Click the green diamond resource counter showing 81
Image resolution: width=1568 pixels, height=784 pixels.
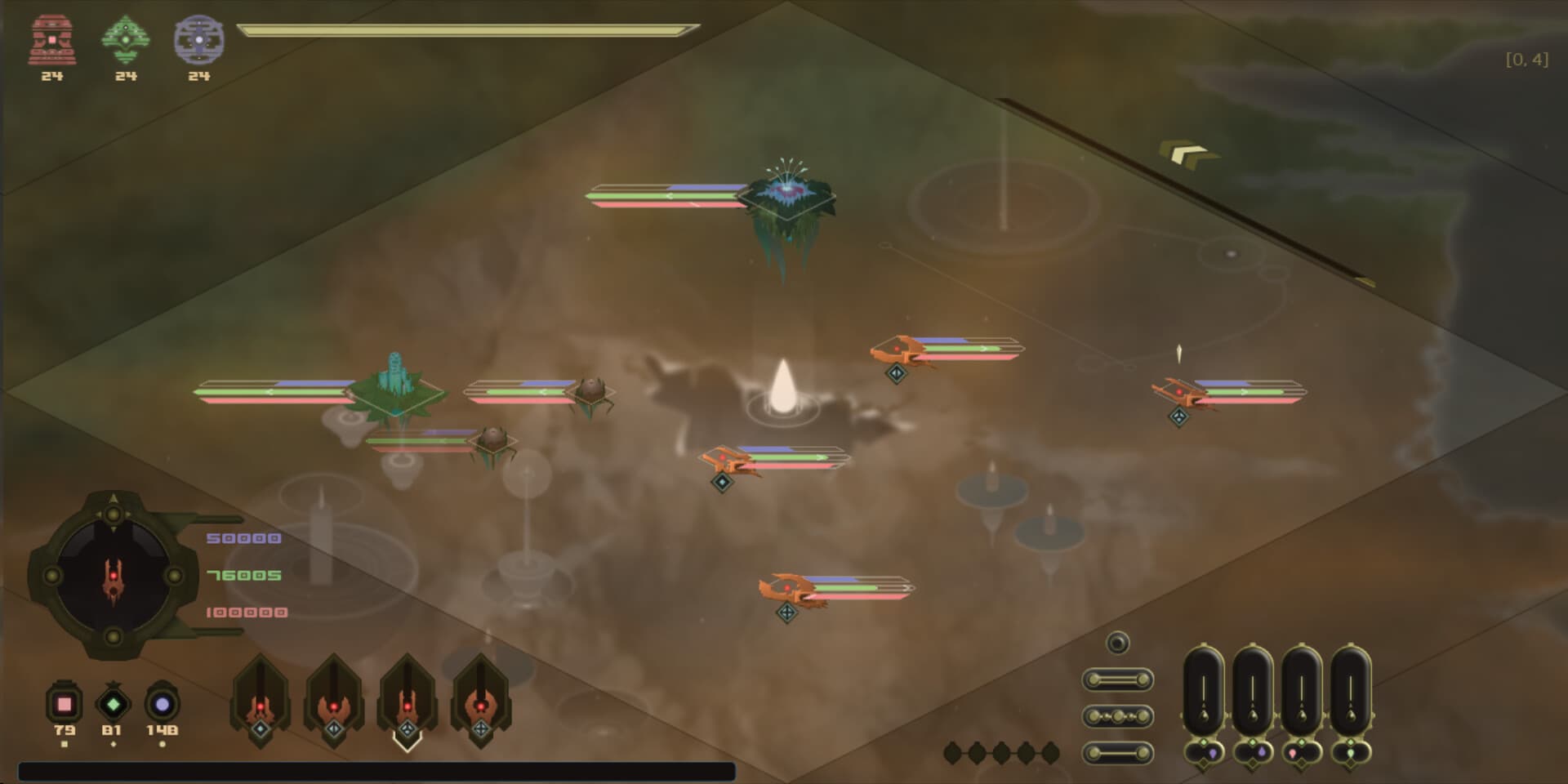(112, 704)
